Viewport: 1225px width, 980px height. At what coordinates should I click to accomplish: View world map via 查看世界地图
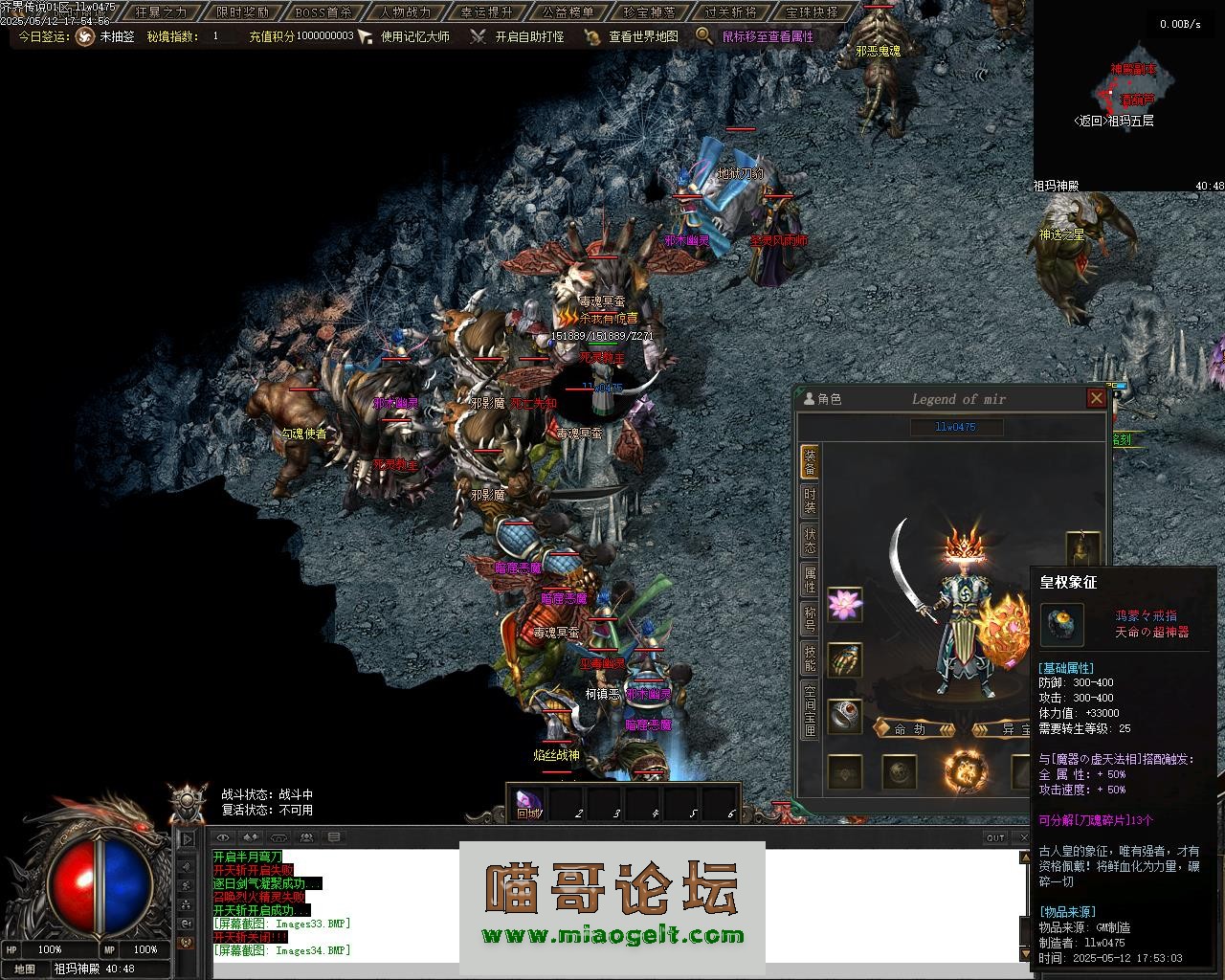(x=643, y=36)
